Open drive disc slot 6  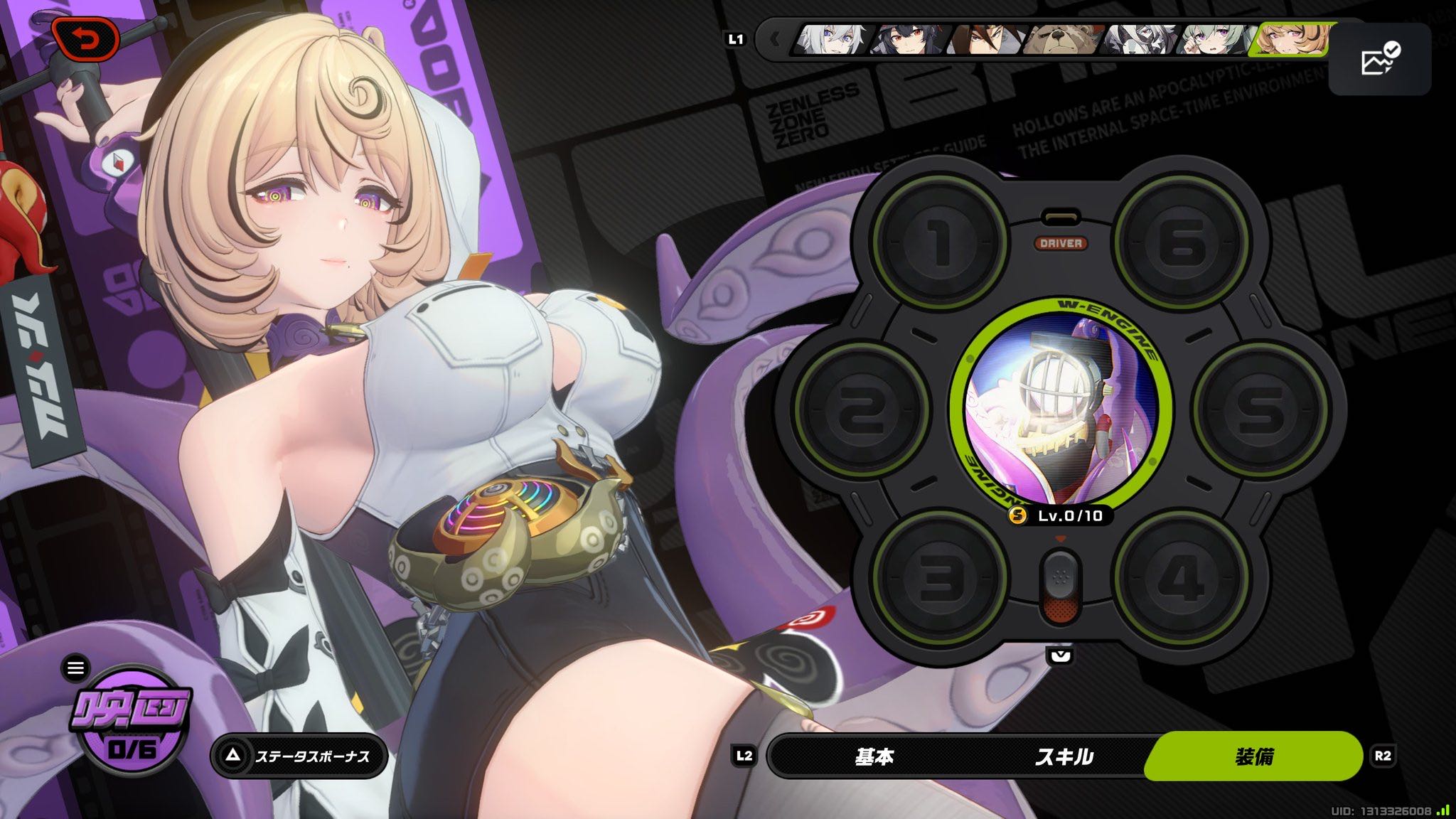click(x=1181, y=242)
